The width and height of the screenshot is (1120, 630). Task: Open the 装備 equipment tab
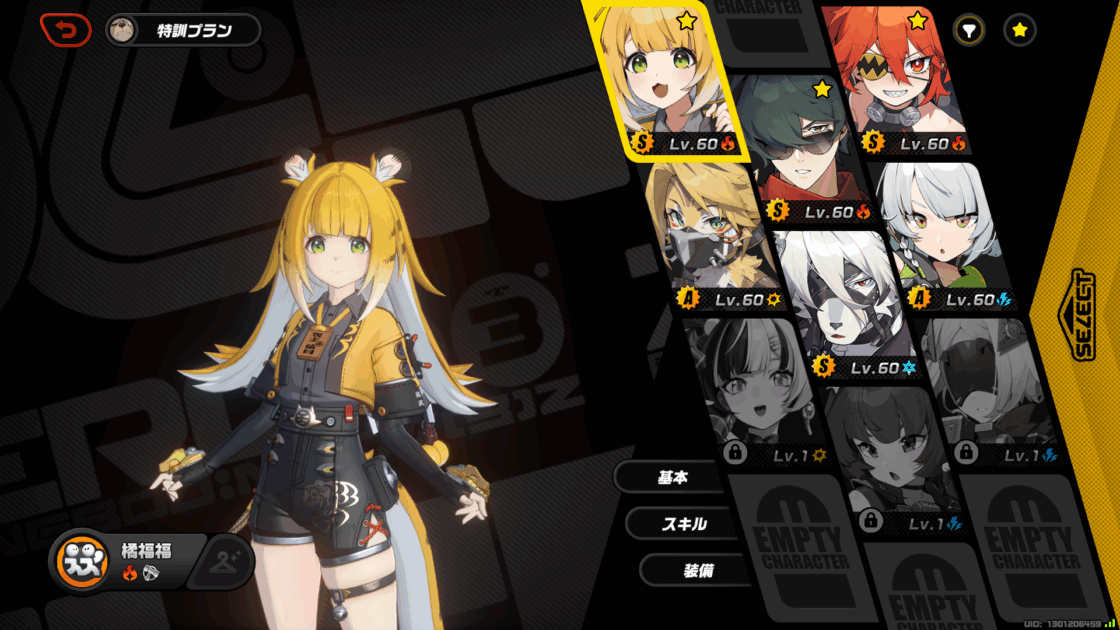click(x=696, y=570)
